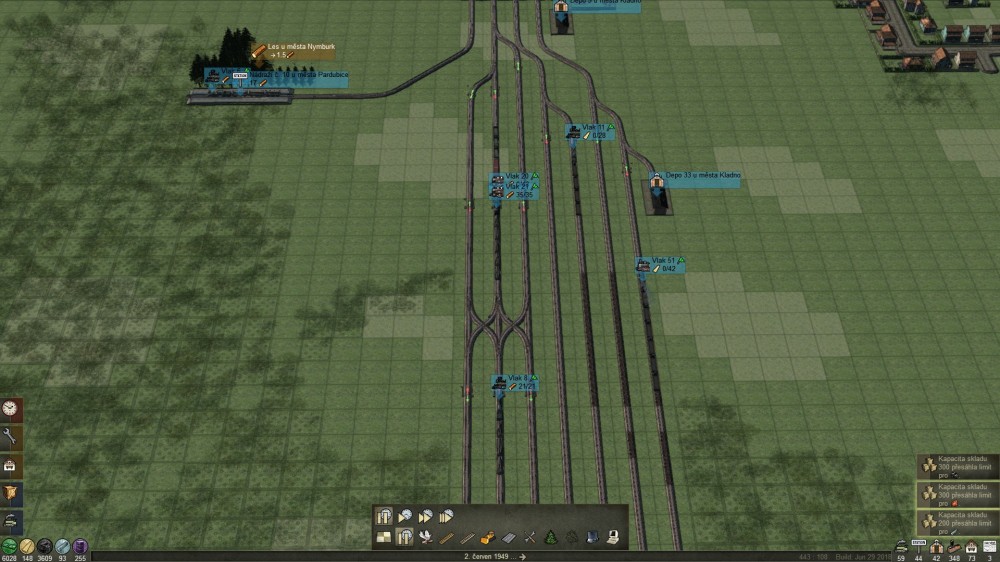The width and height of the screenshot is (1000, 562).
Task: Open the toolbox icon on left sidebar
Action: pos(11,464)
